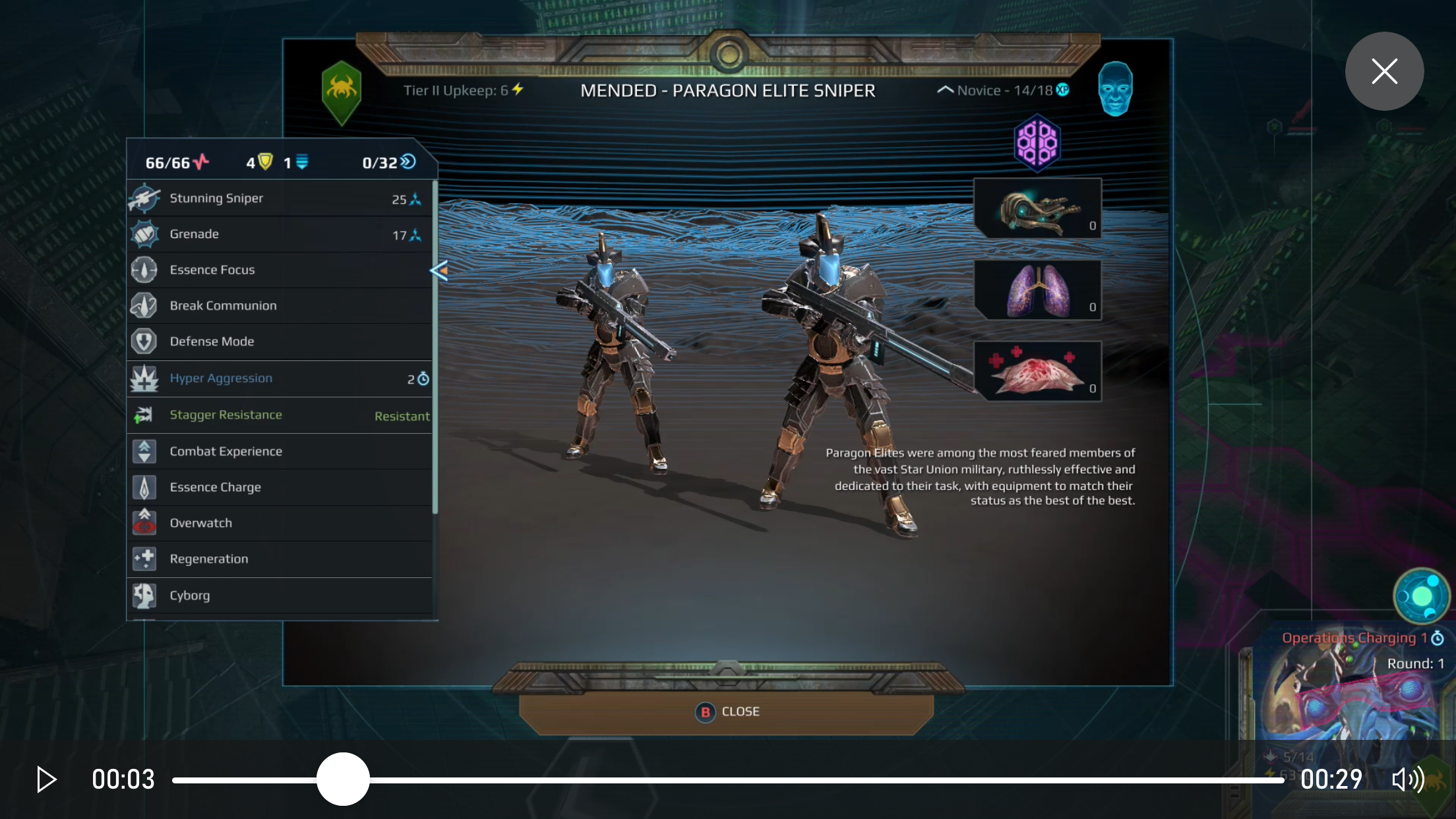This screenshot has width=1456, height=819.
Task: Collapse the abilities panel with the arrow
Action: click(438, 270)
